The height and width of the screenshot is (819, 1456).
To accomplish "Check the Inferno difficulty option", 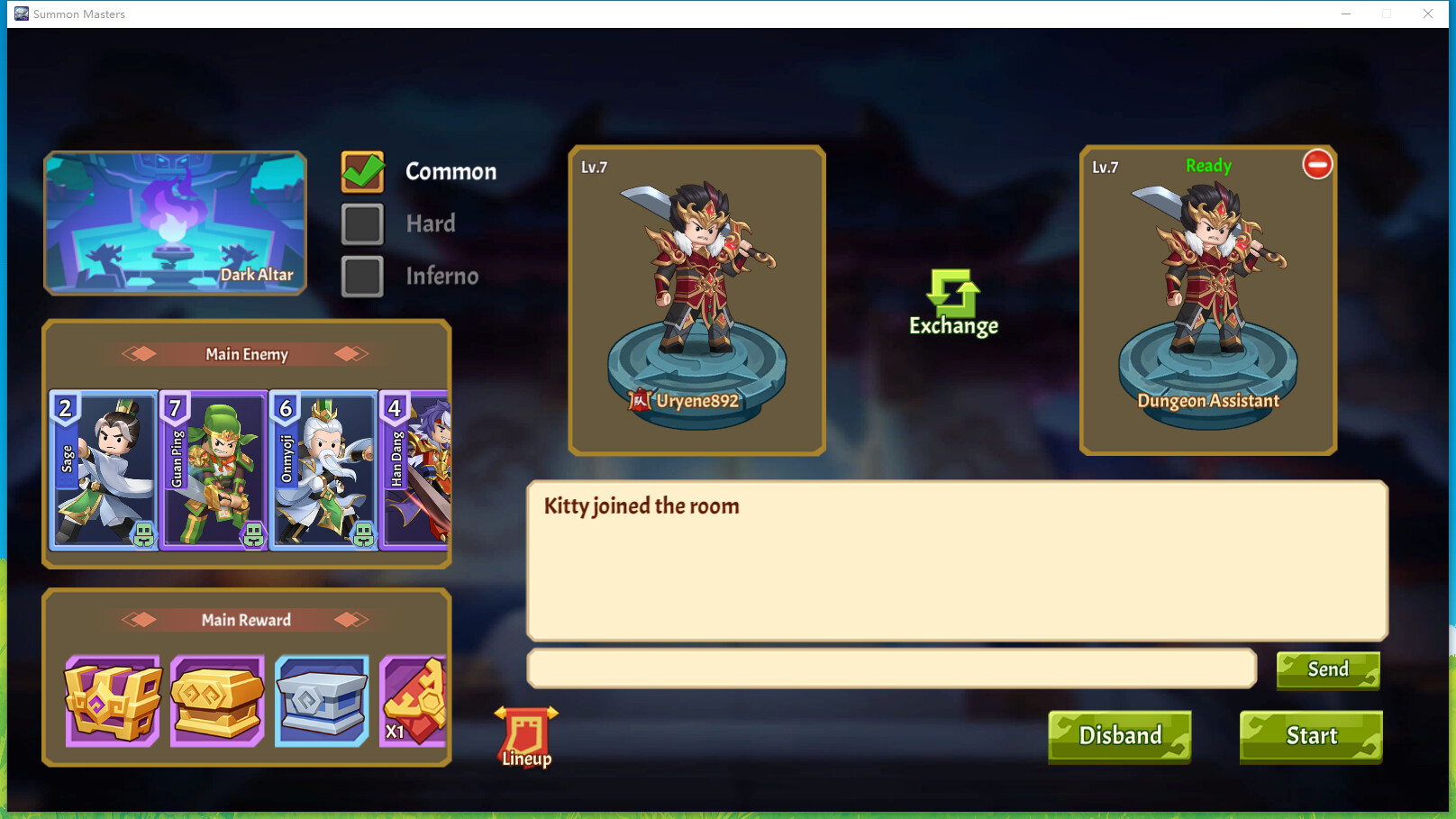I will point(361,276).
